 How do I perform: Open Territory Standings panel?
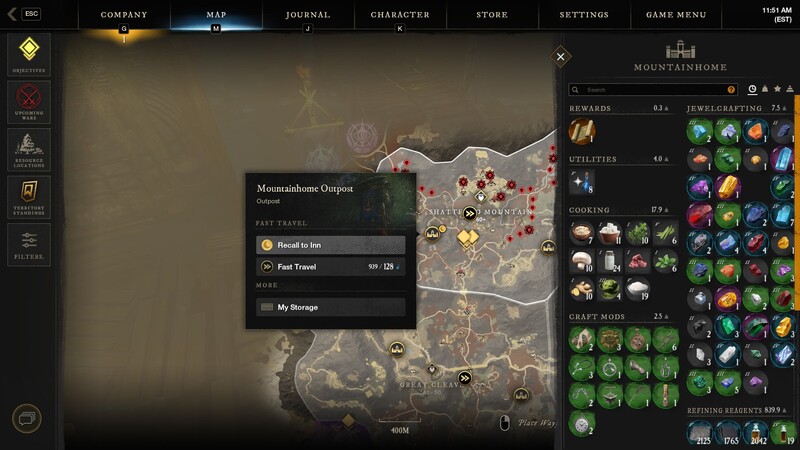[x=28, y=196]
